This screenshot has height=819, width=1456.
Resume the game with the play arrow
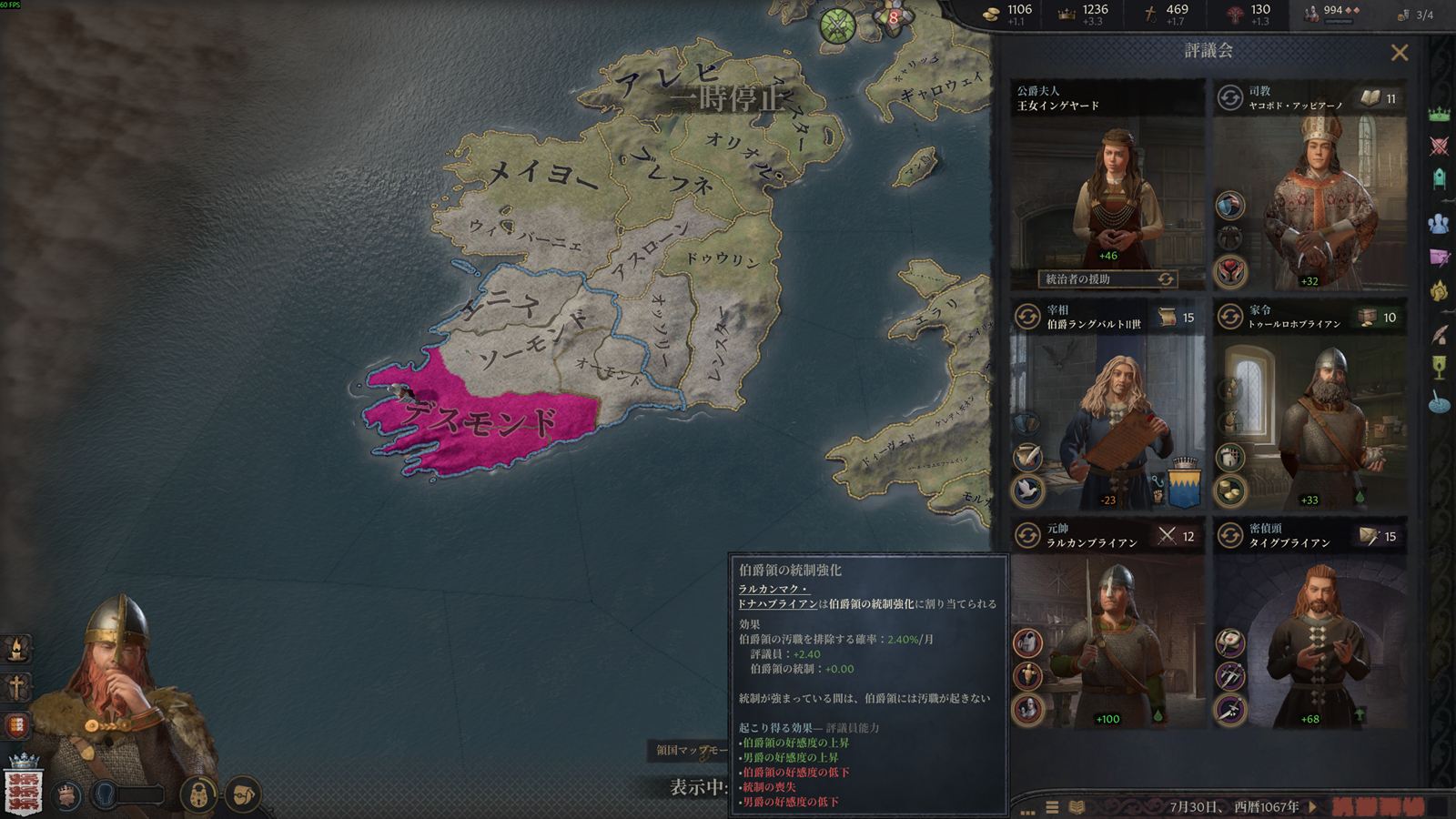(1313, 806)
